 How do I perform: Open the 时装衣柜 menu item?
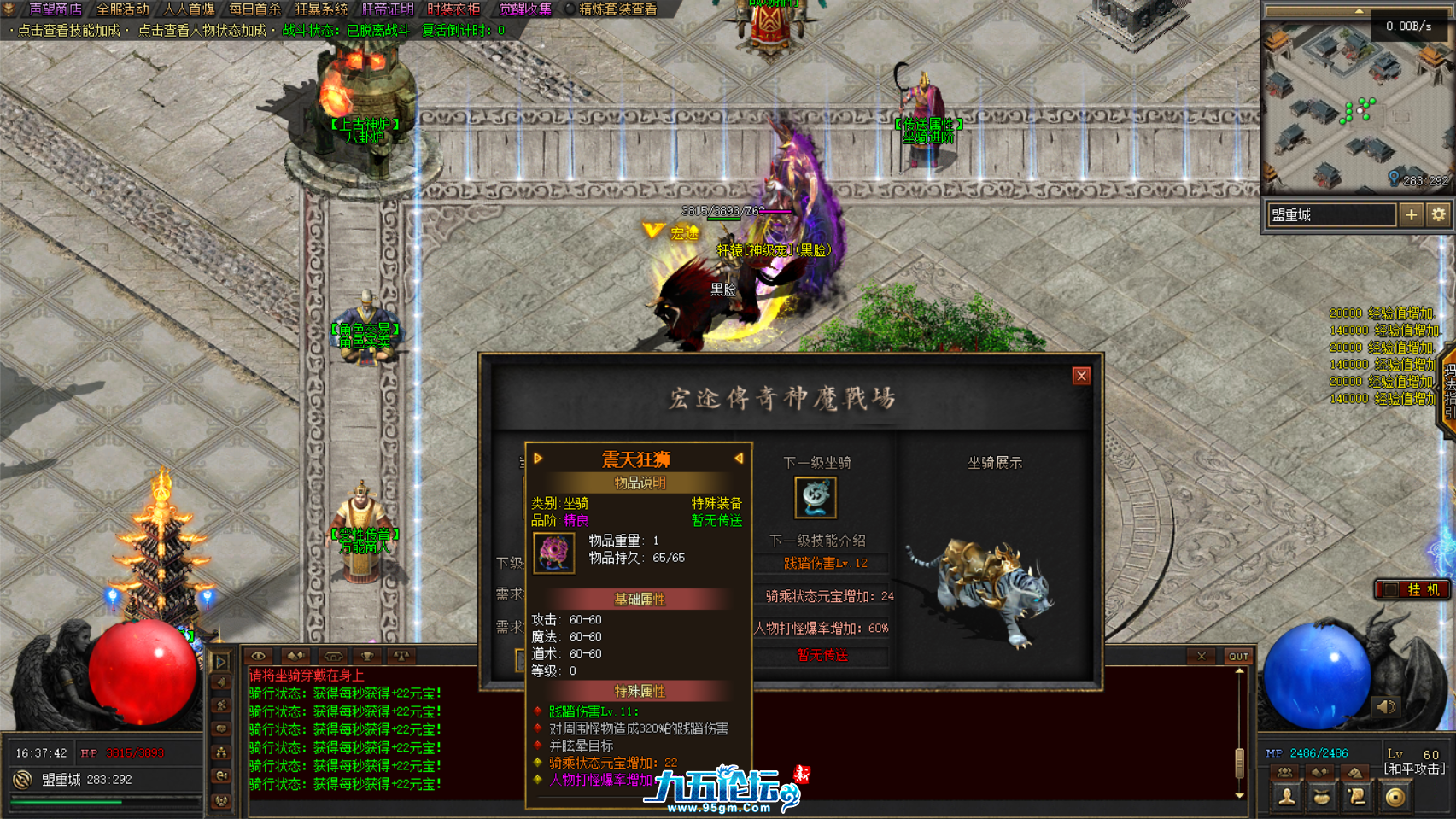point(453,10)
